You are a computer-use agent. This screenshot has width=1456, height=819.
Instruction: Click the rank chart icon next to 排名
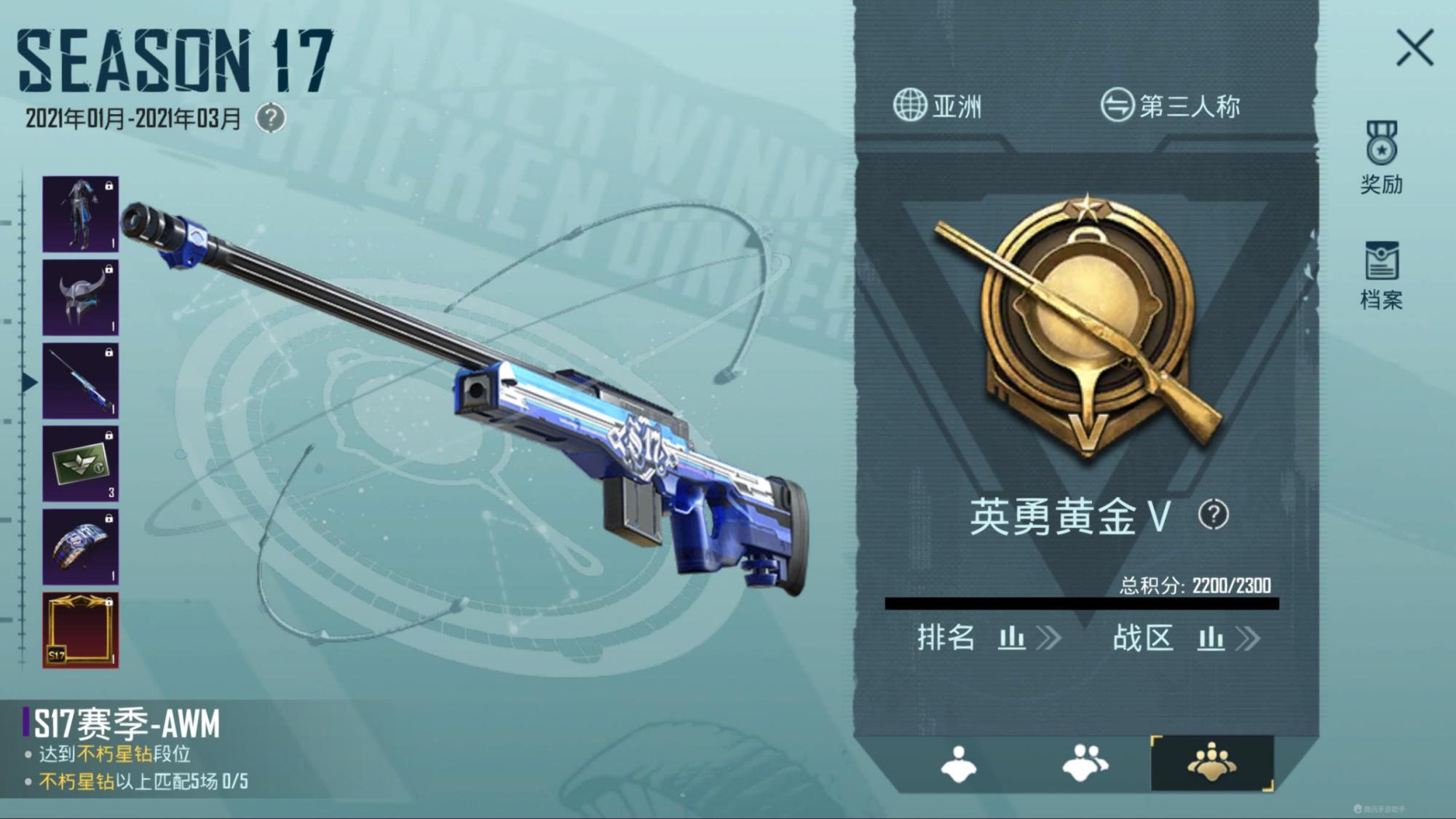(x=1012, y=638)
